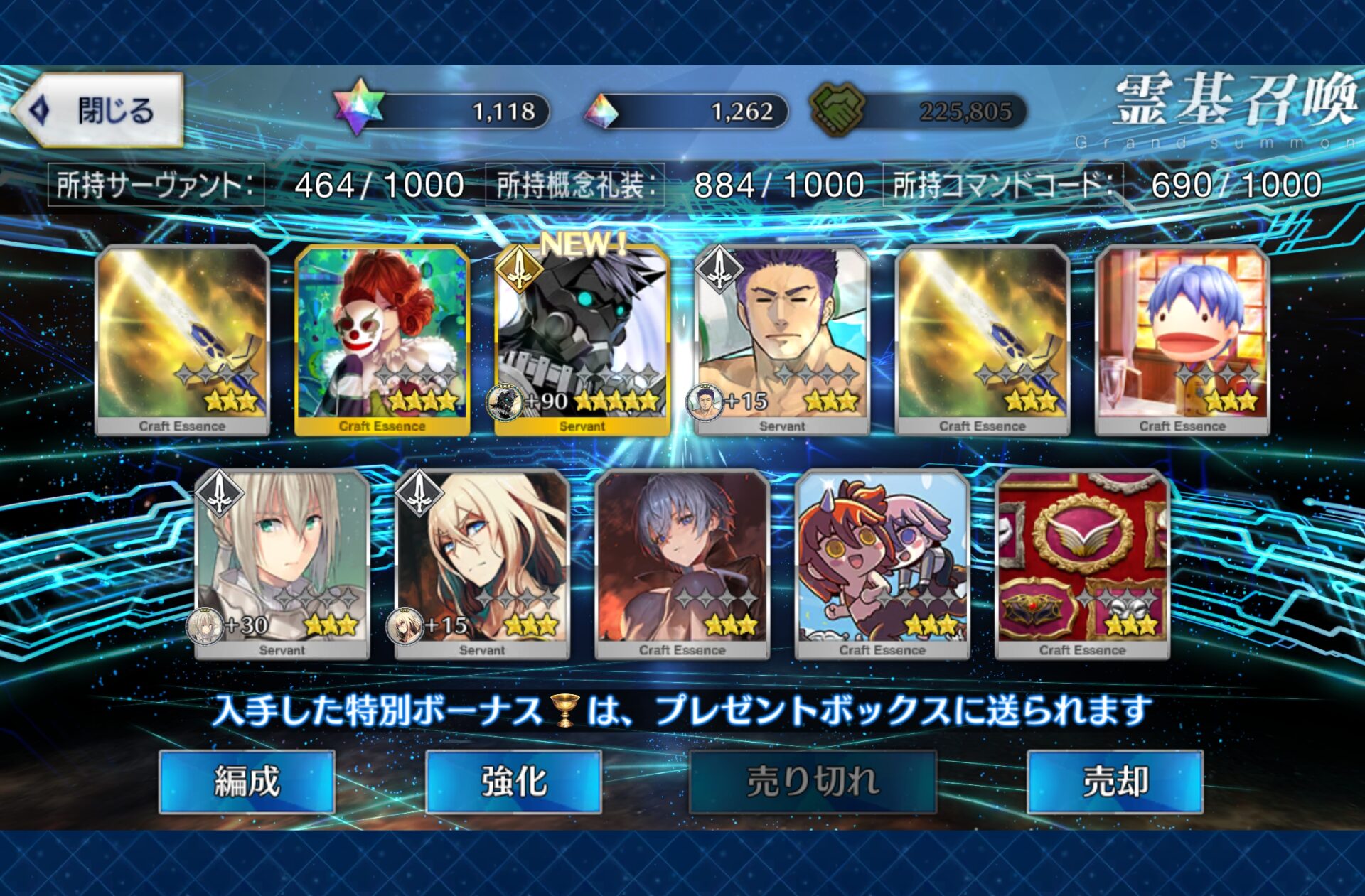
Task: Close the summon results with 閉じる
Action: (100, 110)
